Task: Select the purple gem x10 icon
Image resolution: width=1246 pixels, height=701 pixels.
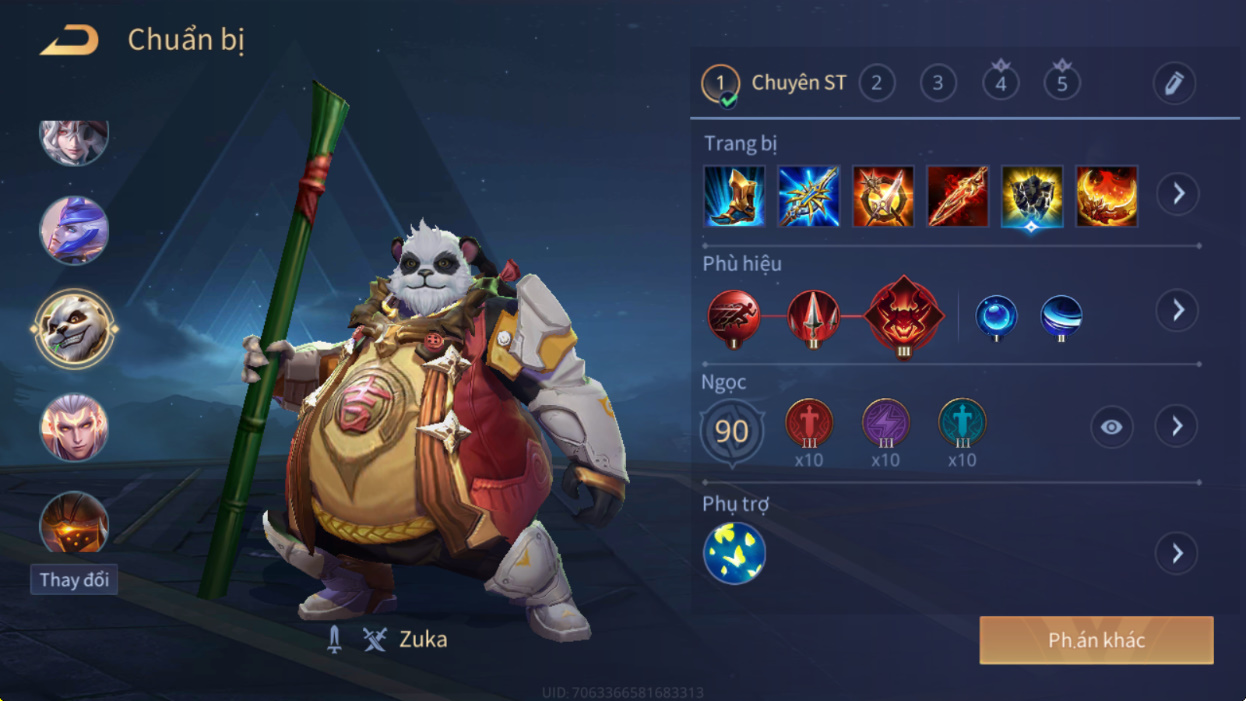Action: point(885,422)
